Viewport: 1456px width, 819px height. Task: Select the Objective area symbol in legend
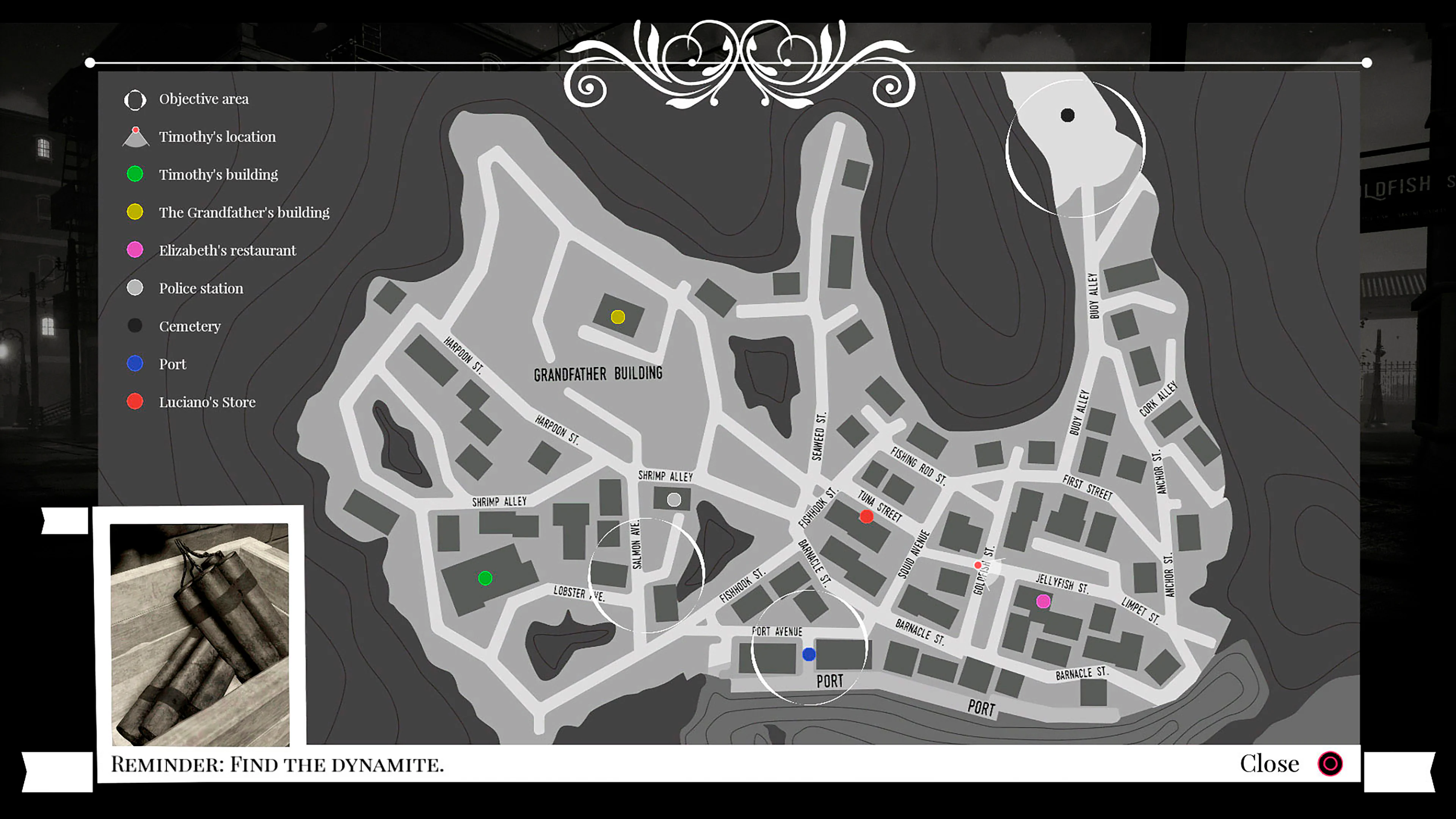135,99
